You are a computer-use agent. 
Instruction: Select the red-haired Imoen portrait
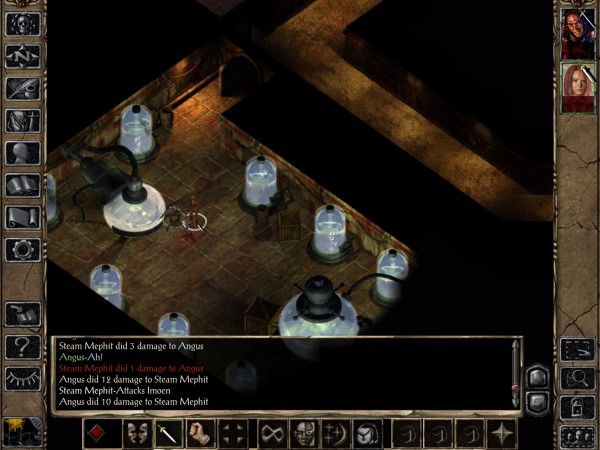pyautogui.click(x=577, y=88)
